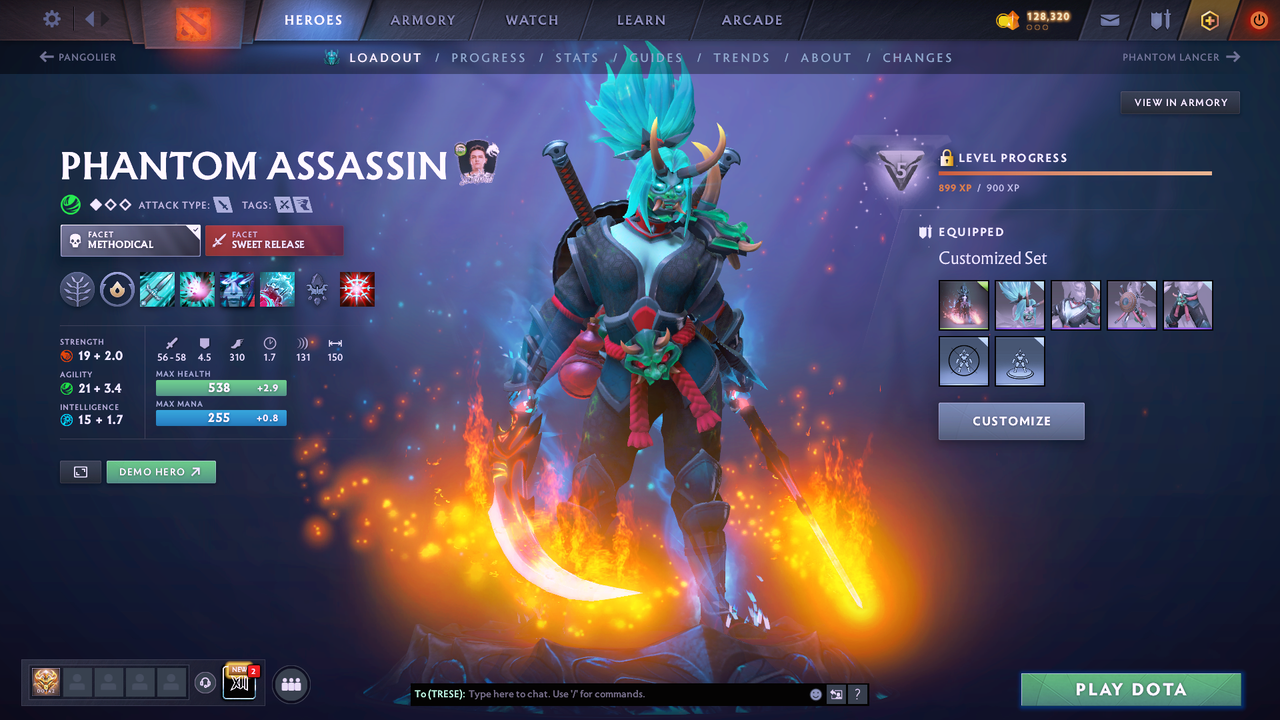This screenshot has width=1280, height=720.
Task: Click the innate ability leaf icon
Action: click(x=77, y=289)
